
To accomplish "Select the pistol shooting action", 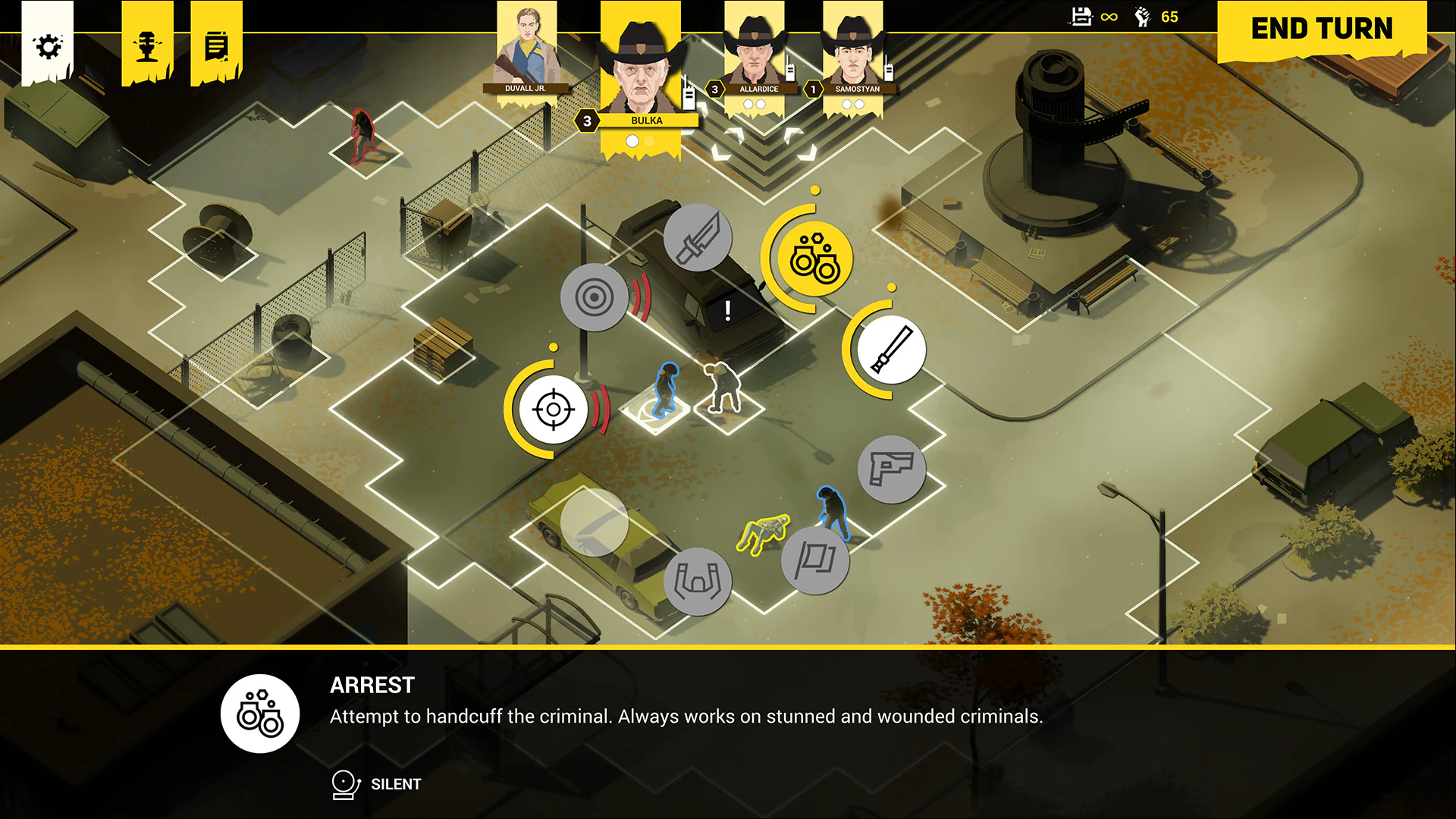I will coord(892,470).
